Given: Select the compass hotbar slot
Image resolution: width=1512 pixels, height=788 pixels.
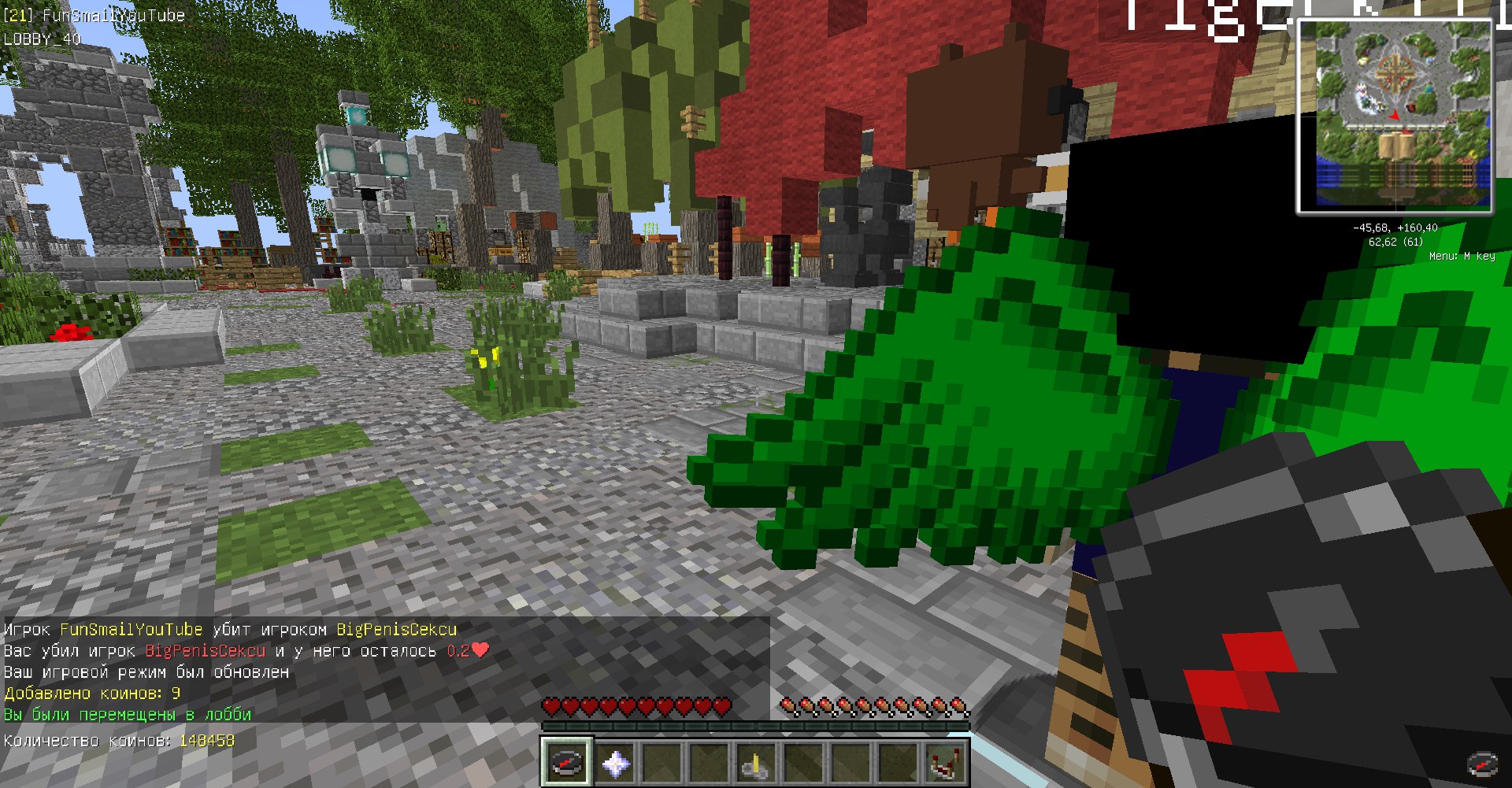Looking at the screenshot, I should (x=566, y=762).
